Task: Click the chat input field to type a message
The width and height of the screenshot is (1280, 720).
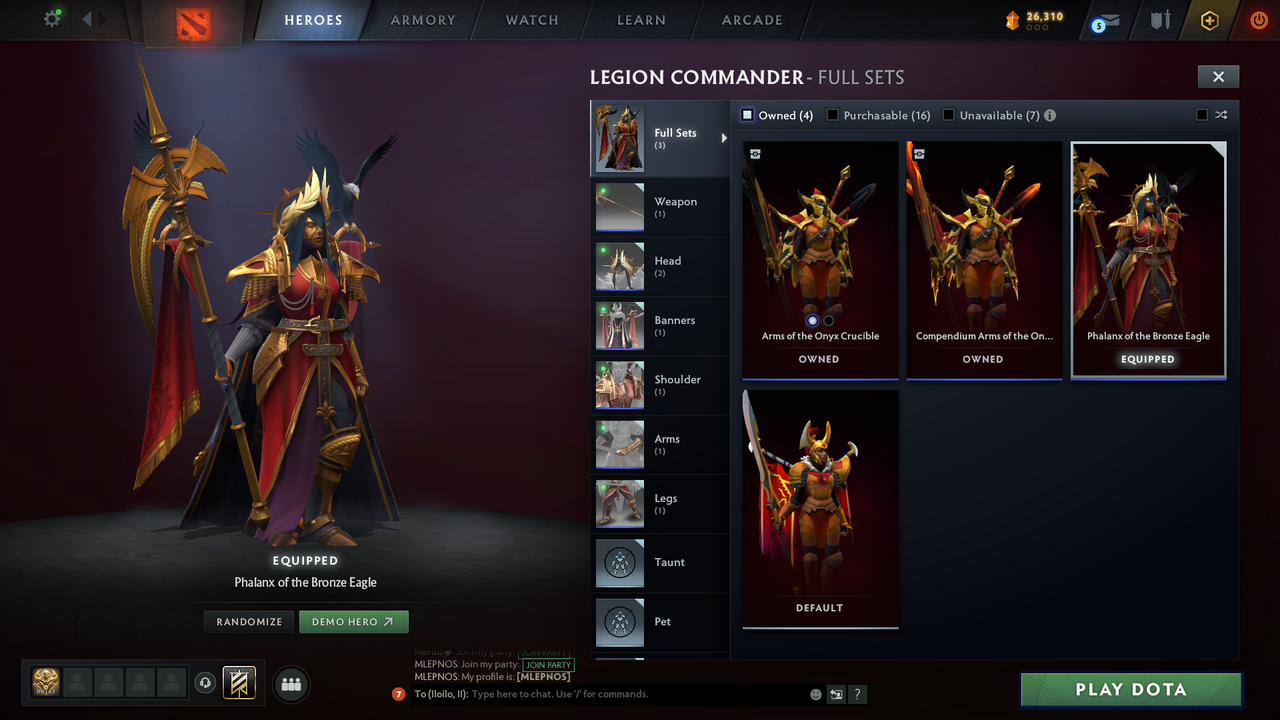Action: point(600,694)
